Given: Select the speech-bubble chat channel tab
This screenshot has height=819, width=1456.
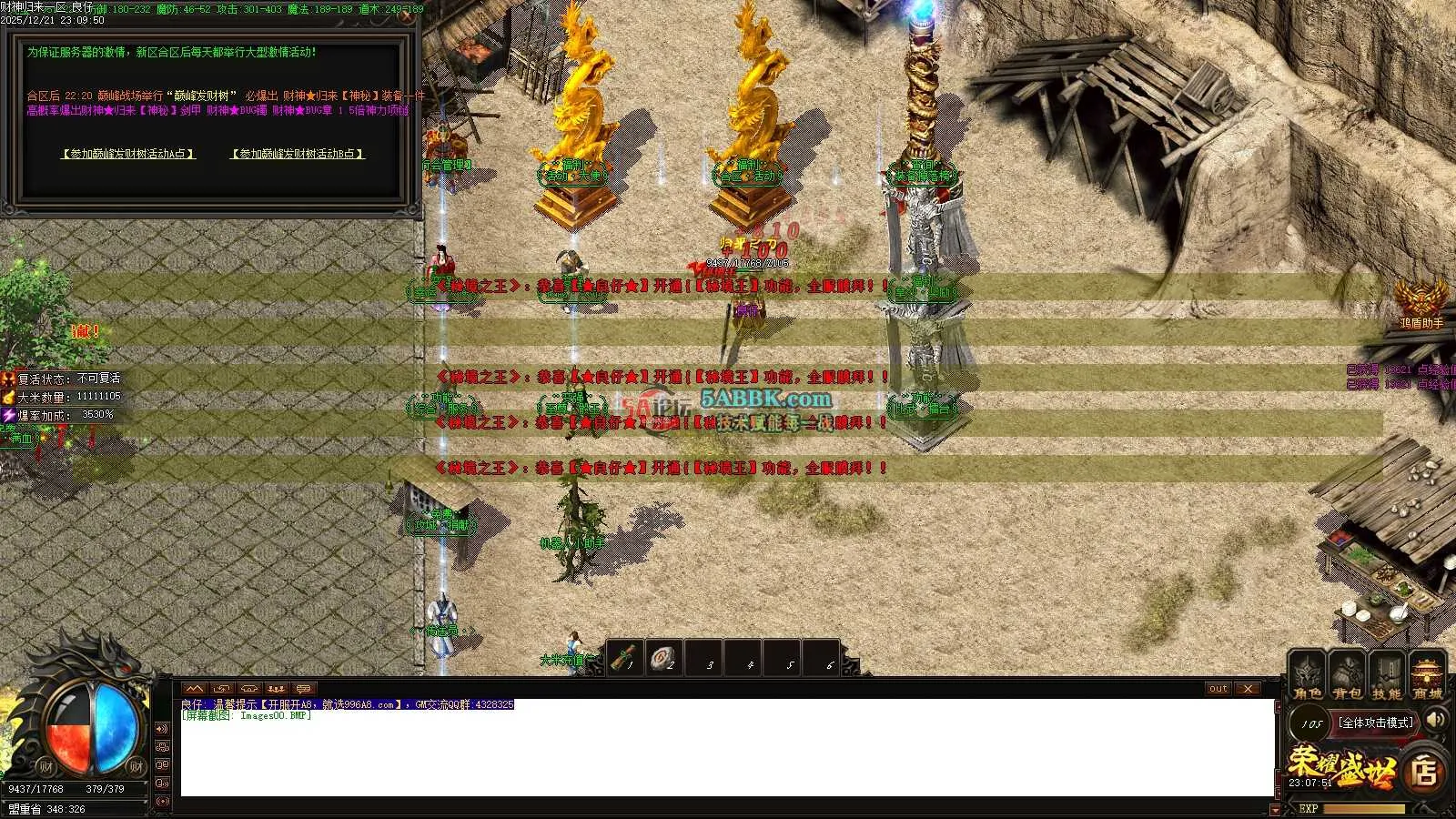Looking at the screenshot, I should 303,689.
